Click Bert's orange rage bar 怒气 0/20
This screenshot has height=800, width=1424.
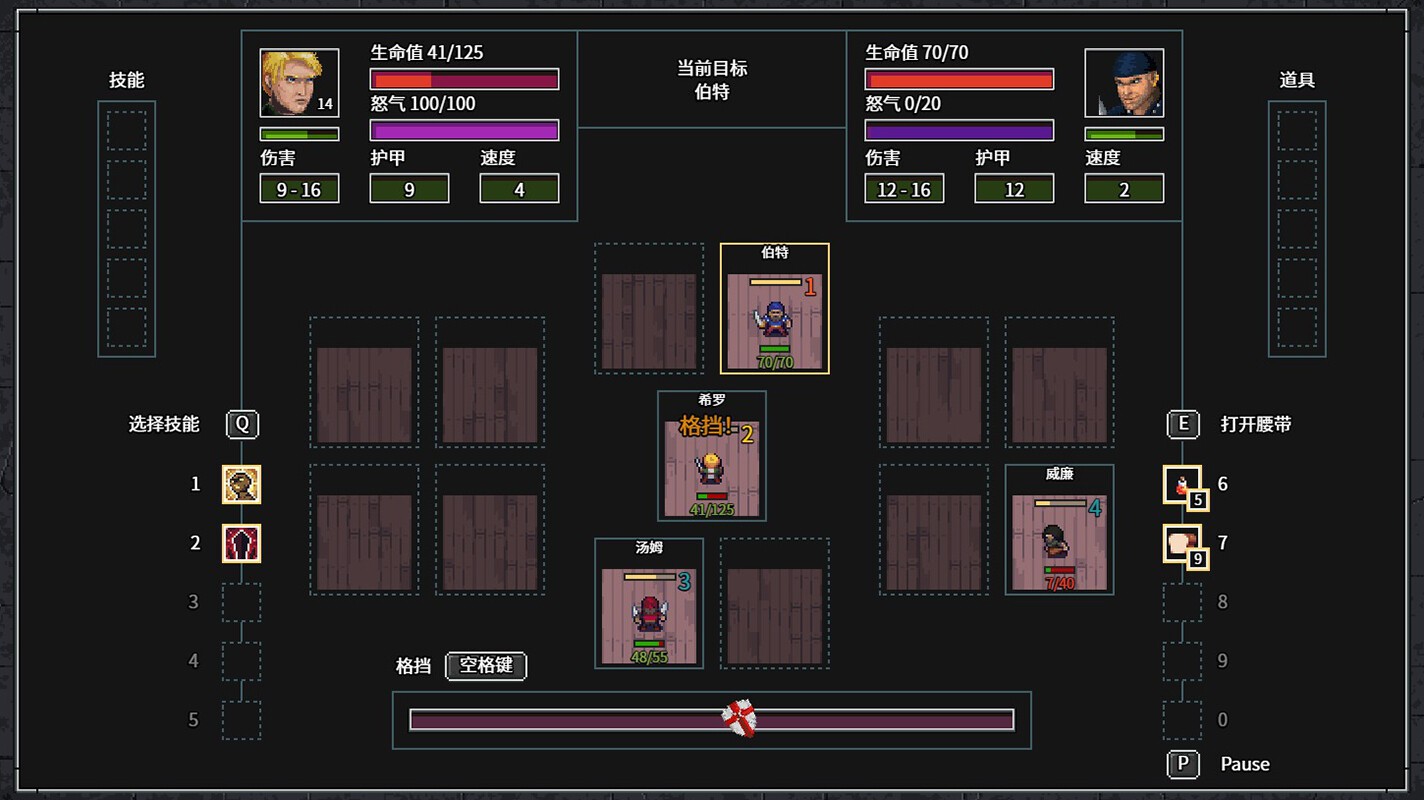pyautogui.click(x=959, y=129)
